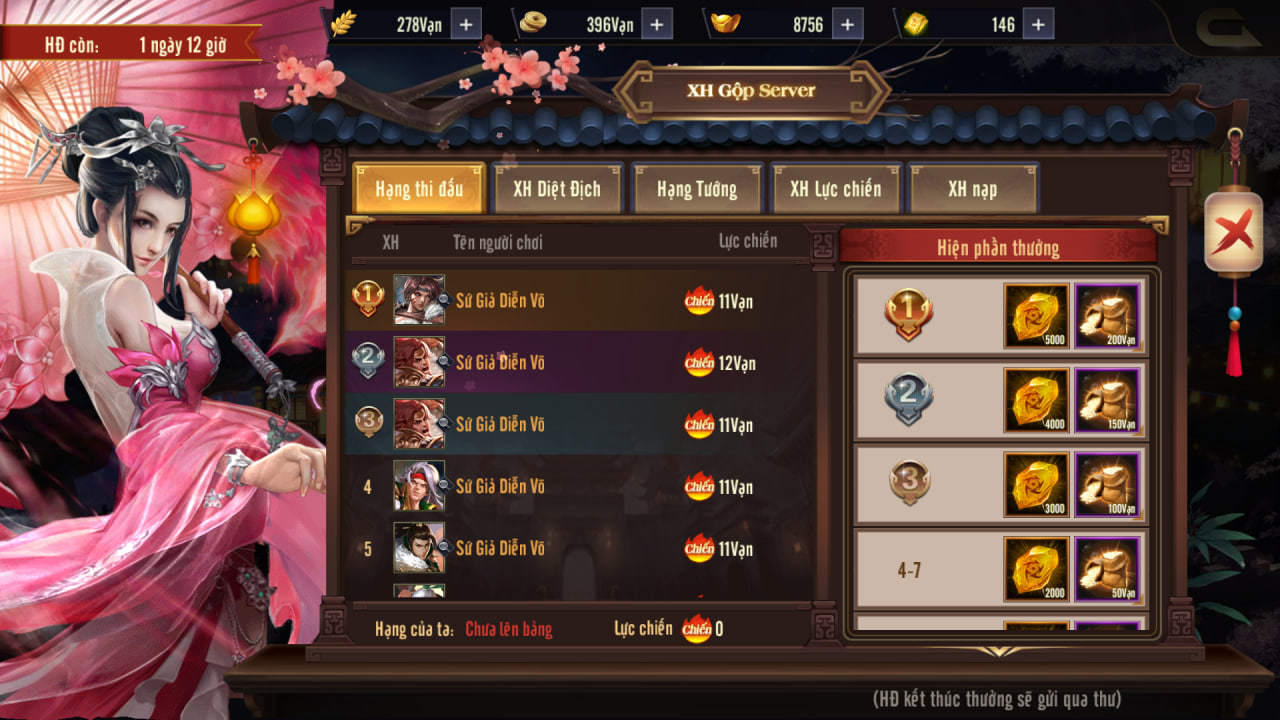Tap plus next to 8756 gold ingots
Viewport: 1280px width, 720px height.
coord(846,25)
